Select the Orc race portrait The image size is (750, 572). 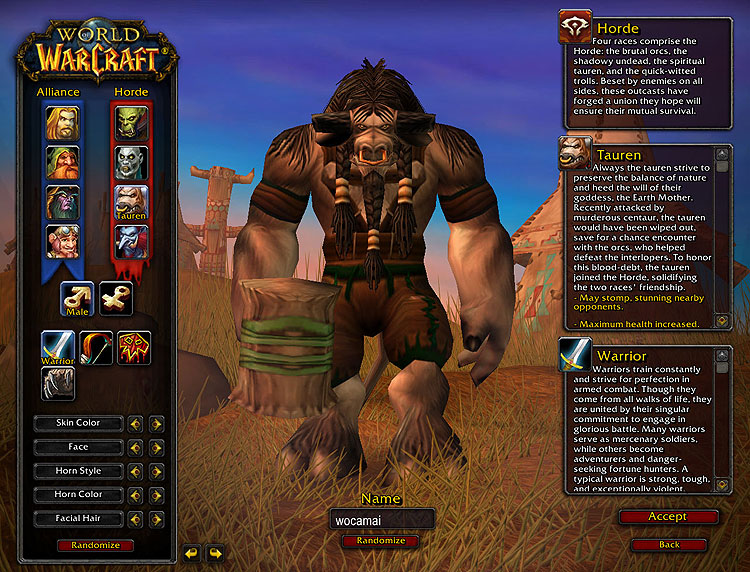tap(131, 123)
